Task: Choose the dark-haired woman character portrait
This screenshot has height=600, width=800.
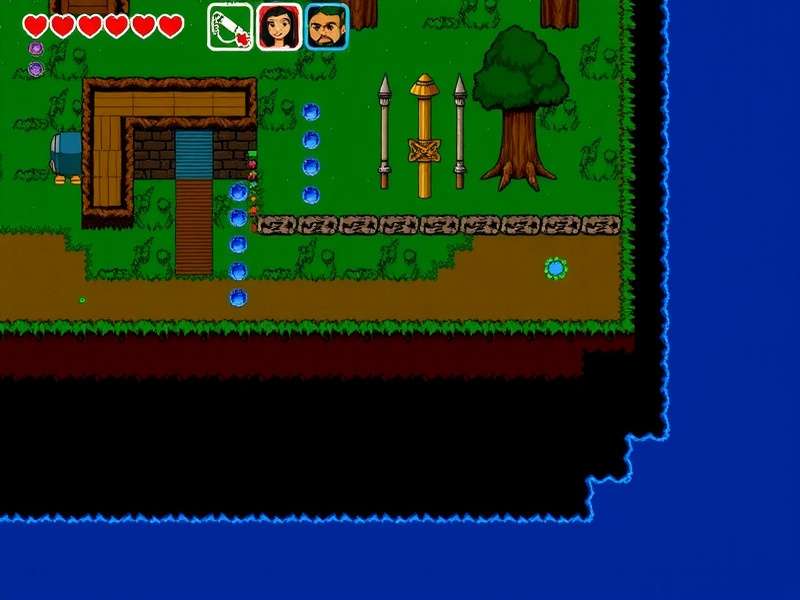Action: pos(278,27)
